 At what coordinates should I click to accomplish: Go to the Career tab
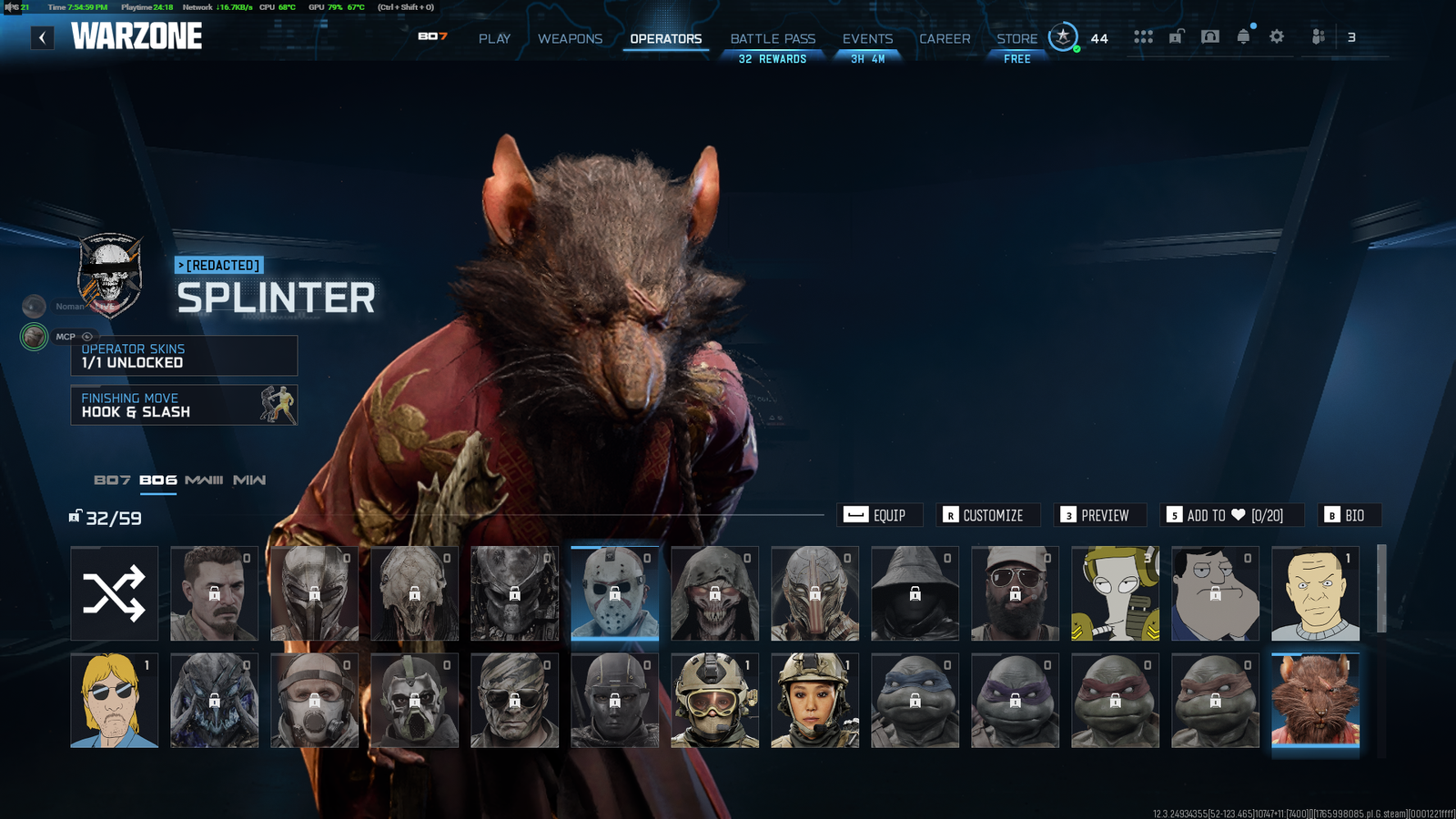(945, 38)
